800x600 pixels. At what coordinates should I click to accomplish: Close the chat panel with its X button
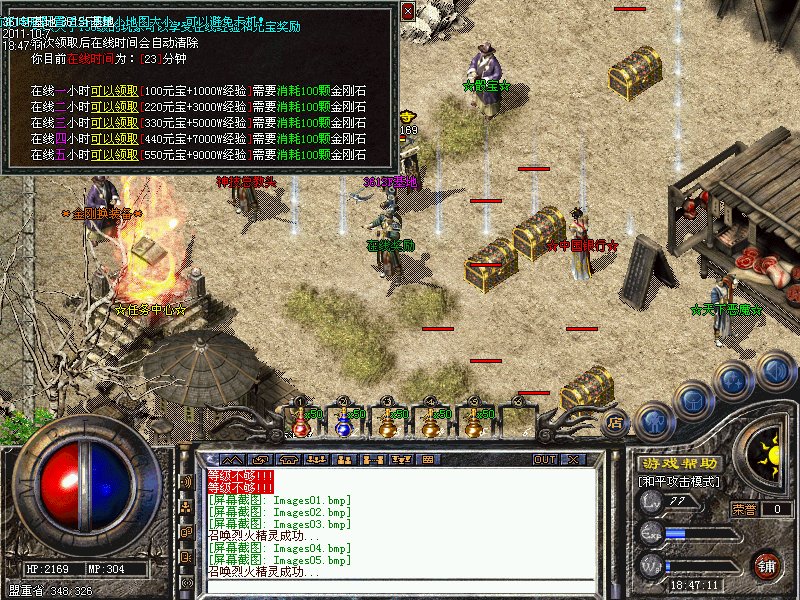tap(573, 459)
